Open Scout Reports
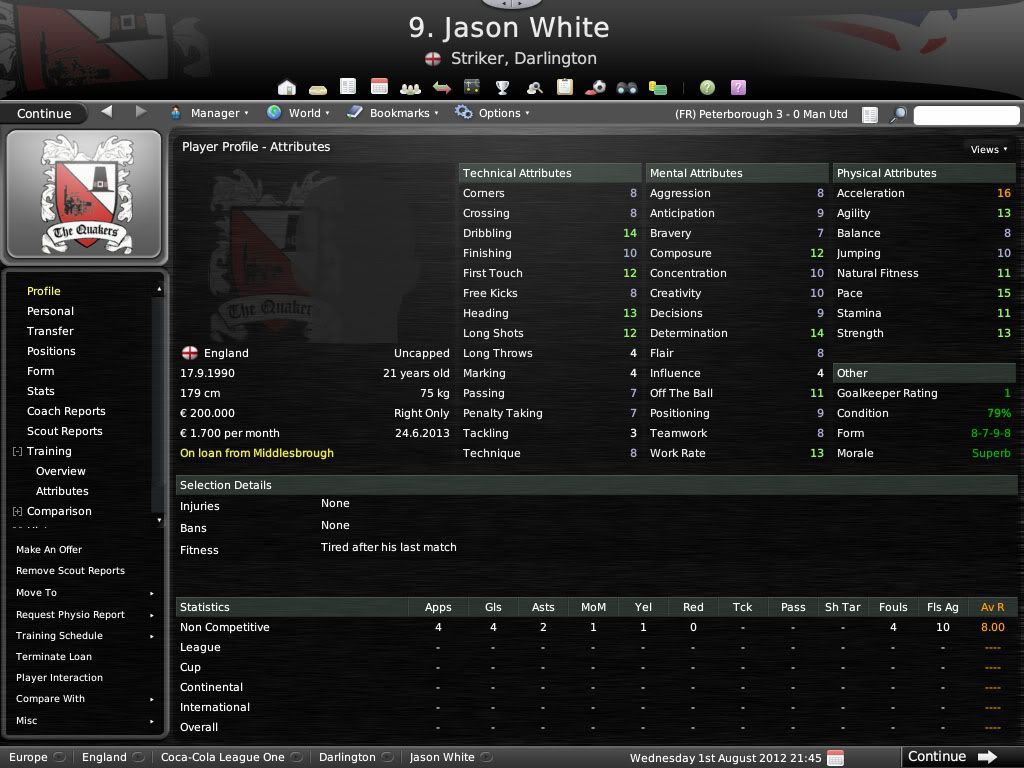 click(65, 431)
